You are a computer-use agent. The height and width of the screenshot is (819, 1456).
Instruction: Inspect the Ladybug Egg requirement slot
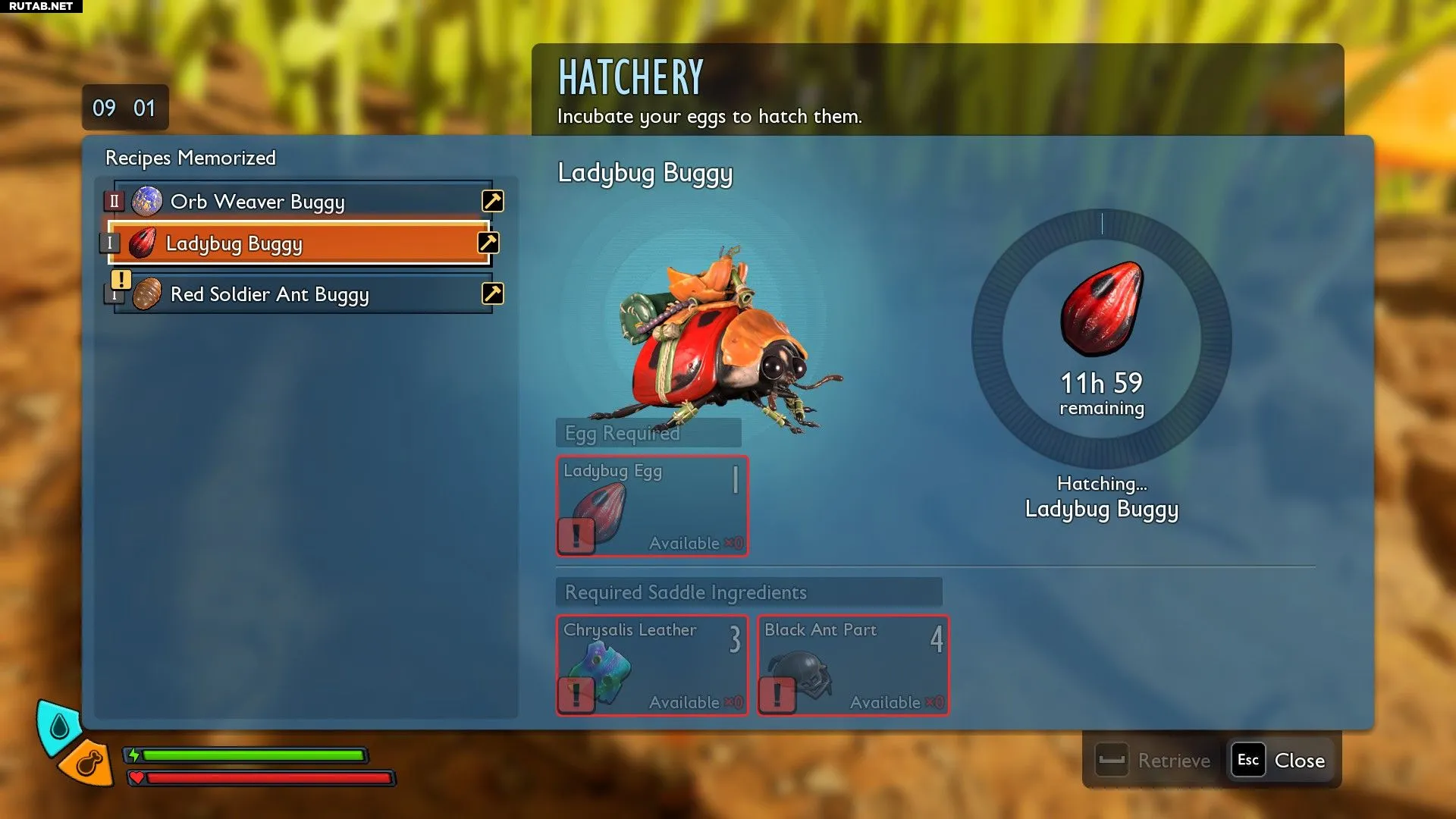[652, 506]
